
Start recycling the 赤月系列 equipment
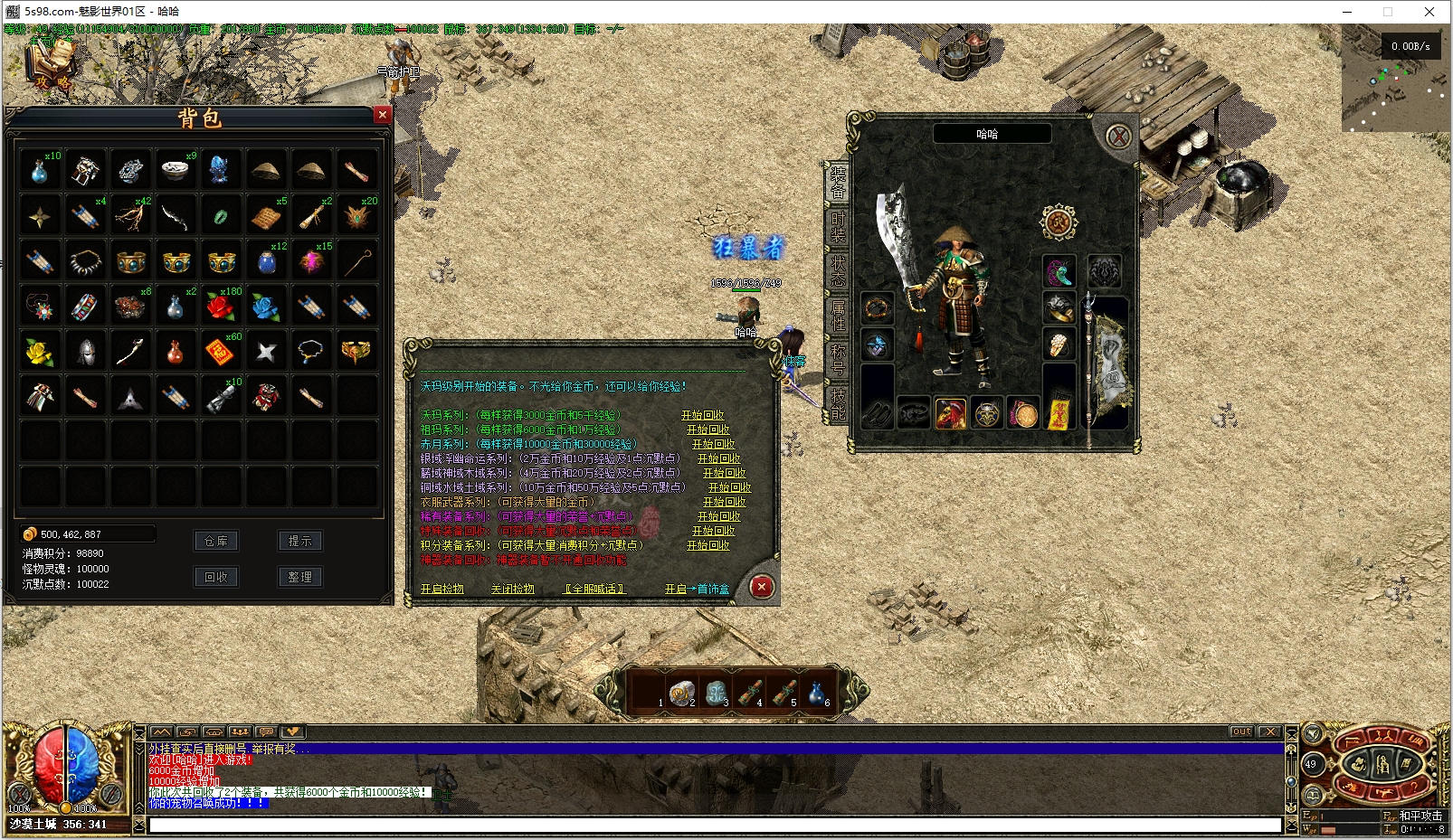tap(713, 444)
